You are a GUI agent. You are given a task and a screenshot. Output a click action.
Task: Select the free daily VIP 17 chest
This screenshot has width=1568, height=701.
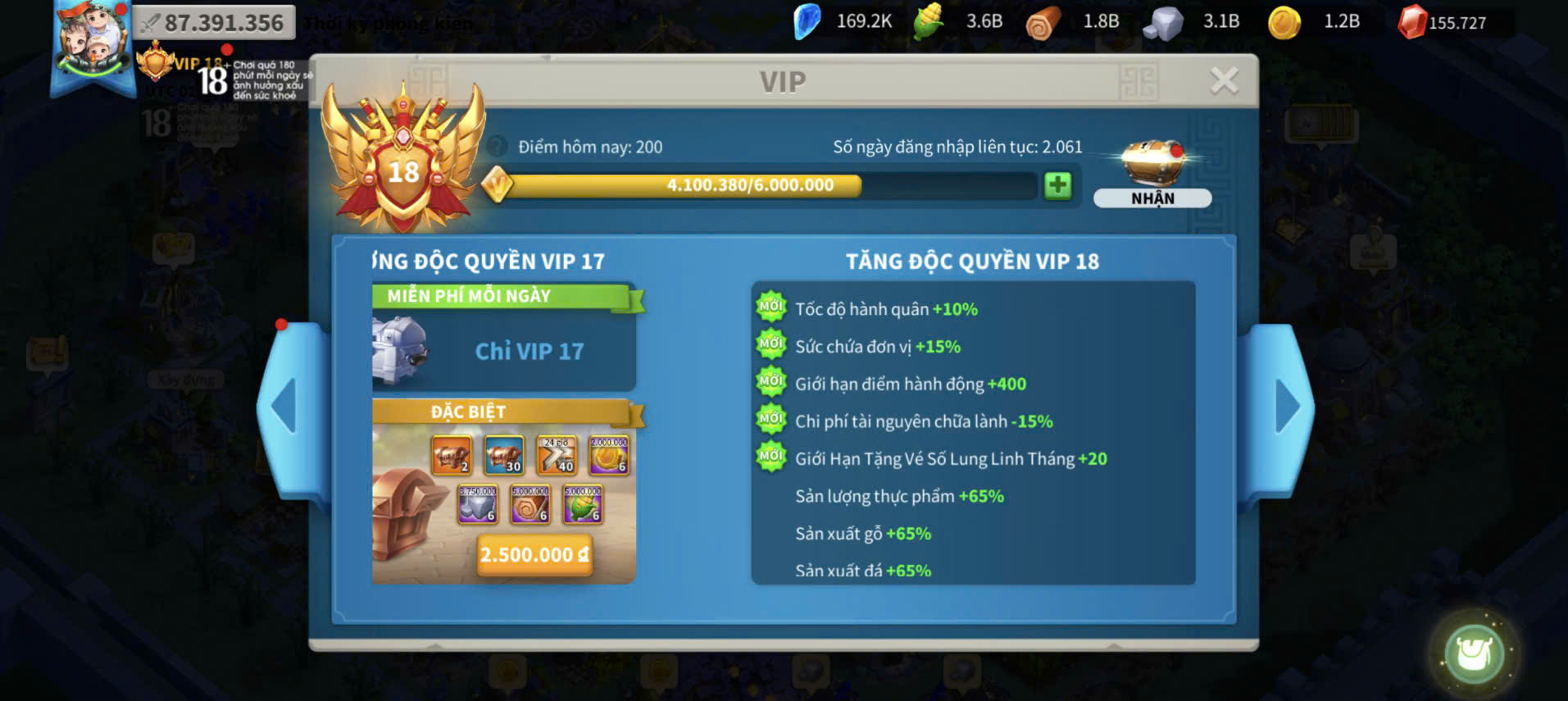[x=402, y=350]
